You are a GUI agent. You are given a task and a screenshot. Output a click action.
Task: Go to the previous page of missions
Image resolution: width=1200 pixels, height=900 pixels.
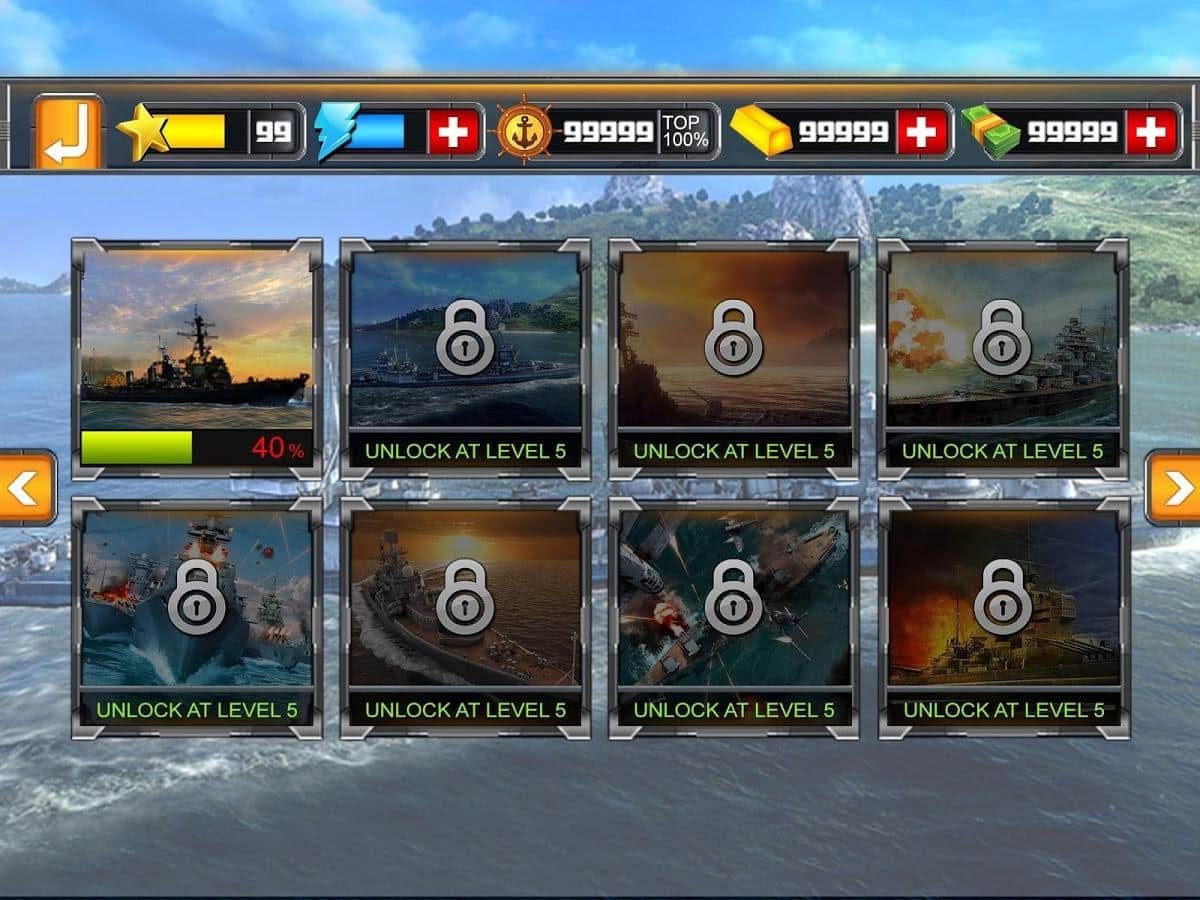tap(25, 487)
